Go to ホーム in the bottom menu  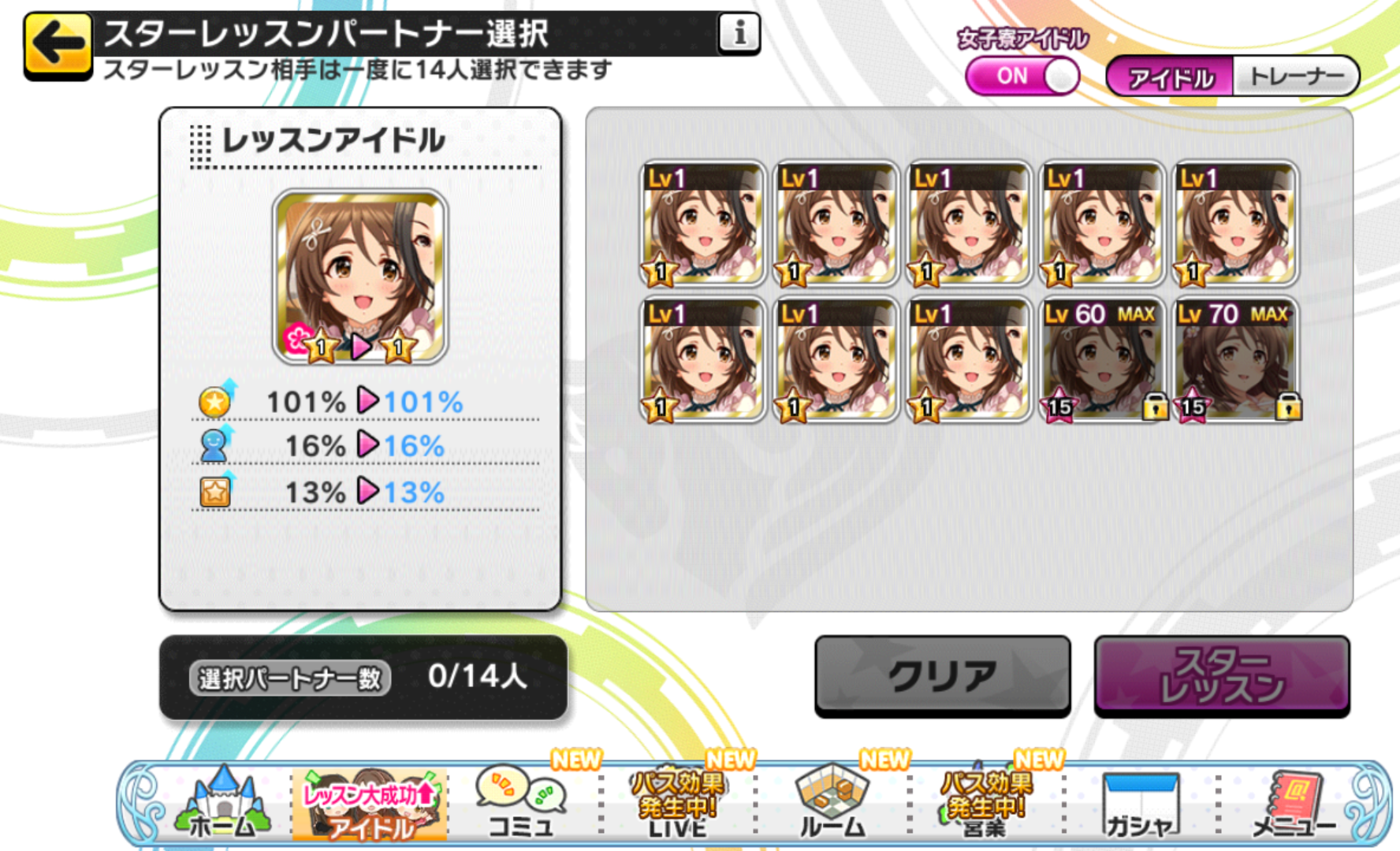[223, 805]
